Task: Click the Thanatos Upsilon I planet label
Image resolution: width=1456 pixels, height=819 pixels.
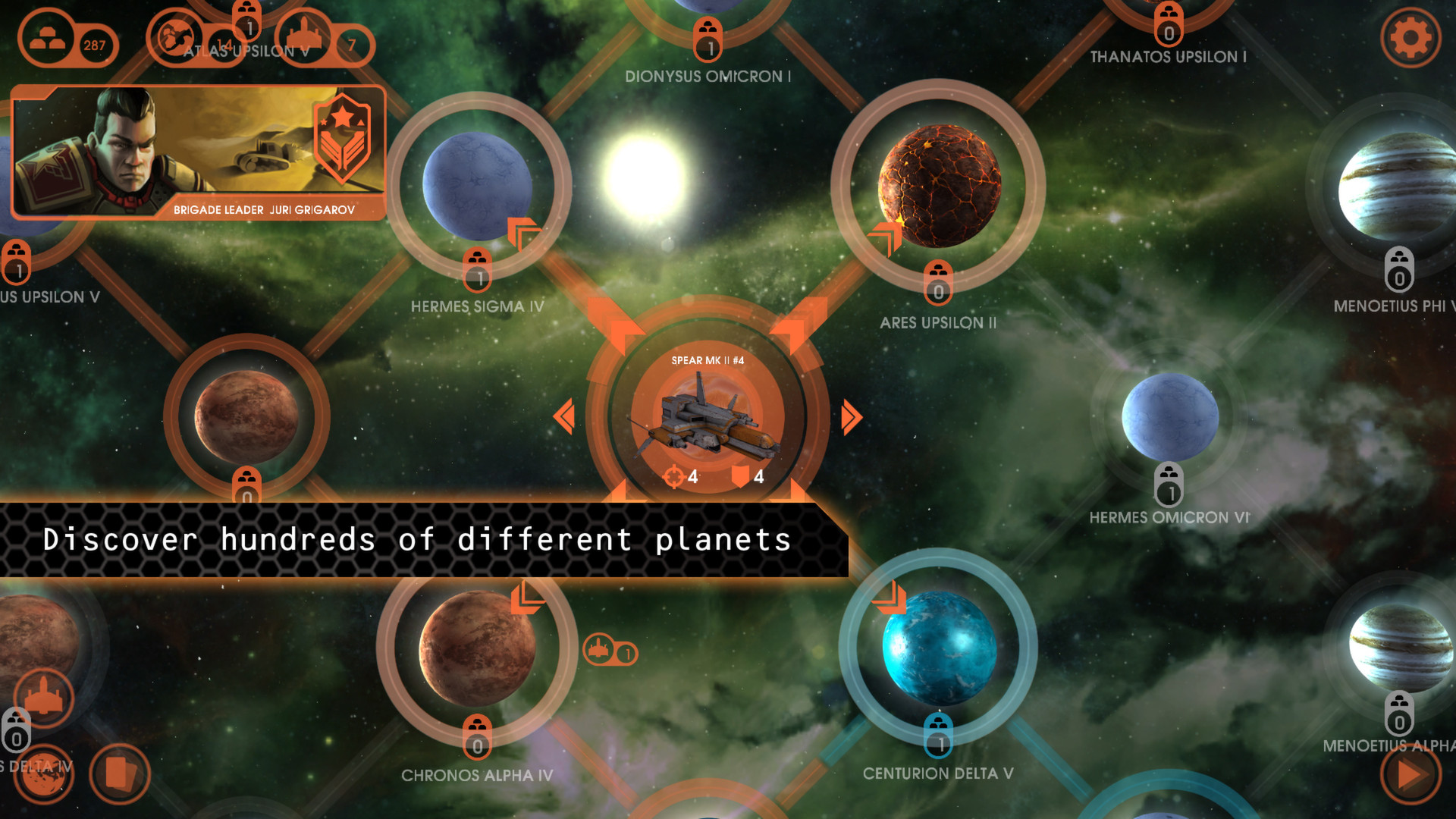Action: point(1169,56)
